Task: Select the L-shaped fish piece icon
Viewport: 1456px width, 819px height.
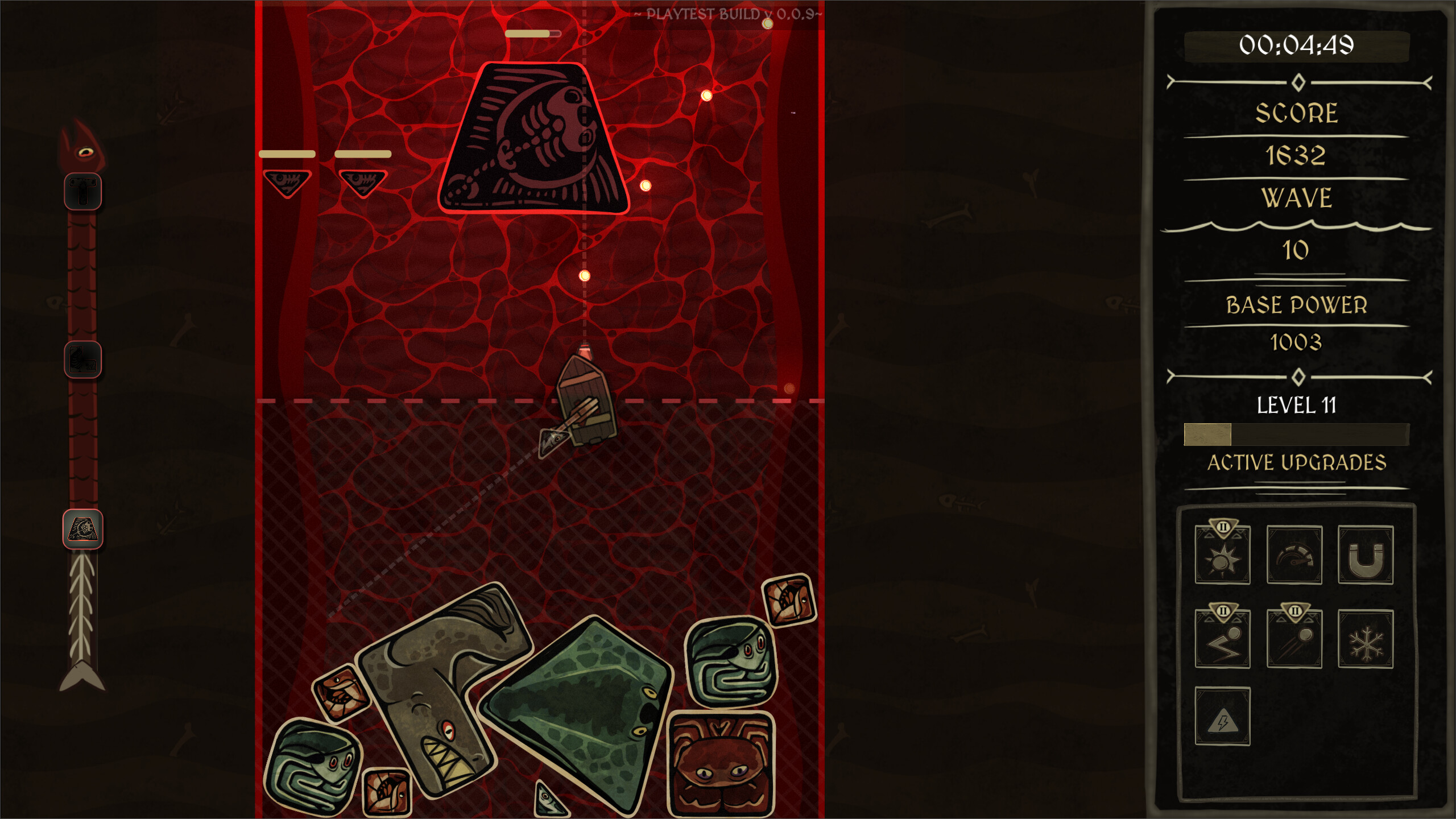Action: (x=82, y=358)
